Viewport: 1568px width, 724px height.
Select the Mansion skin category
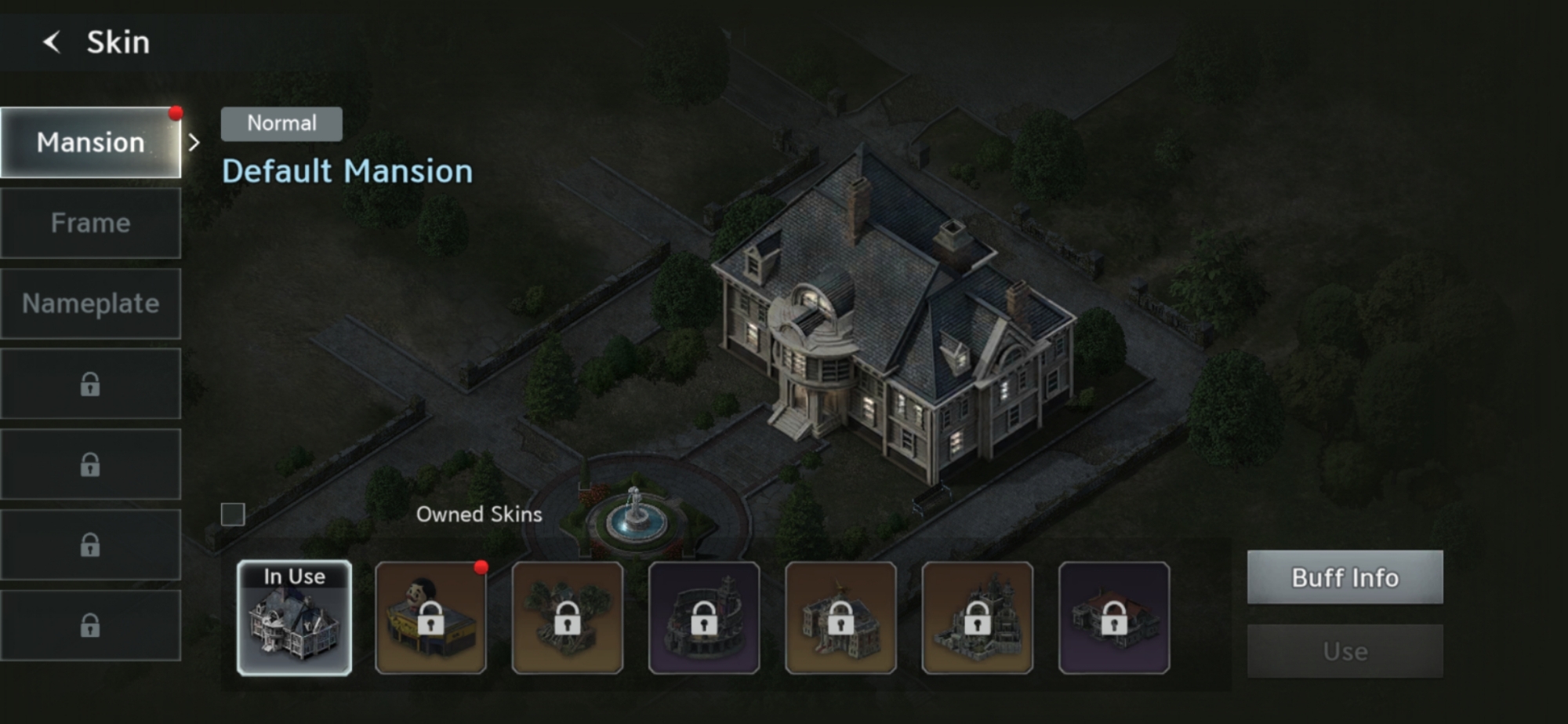[x=91, y=143]
